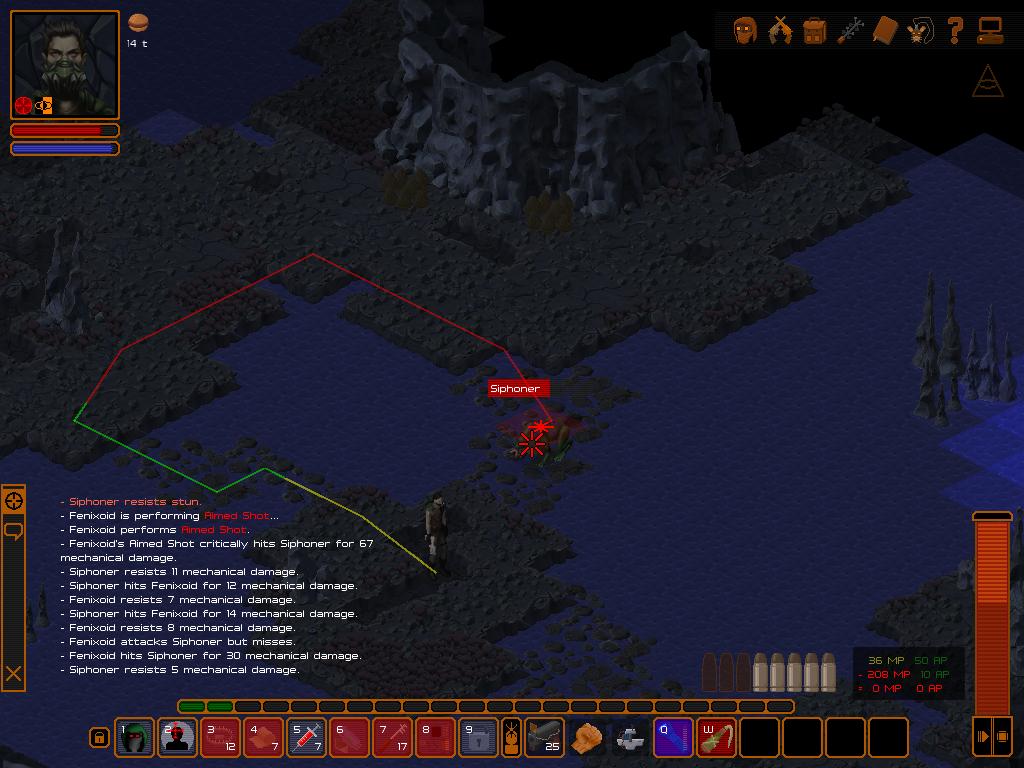Viewport: 1024px width, 768px height.
Task: Open the character sheet head icon
Action: pyautogui.click(x=745, y=31)
